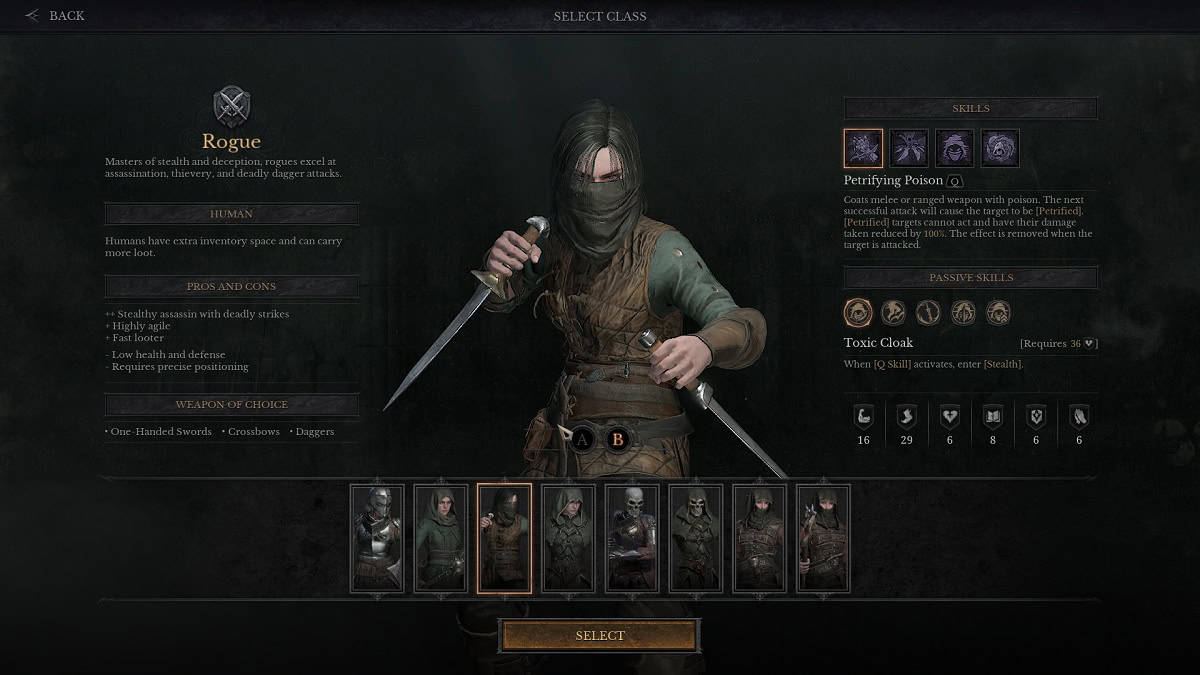Go back using the Back button
1200x675 pixels.
pos(56,16)
